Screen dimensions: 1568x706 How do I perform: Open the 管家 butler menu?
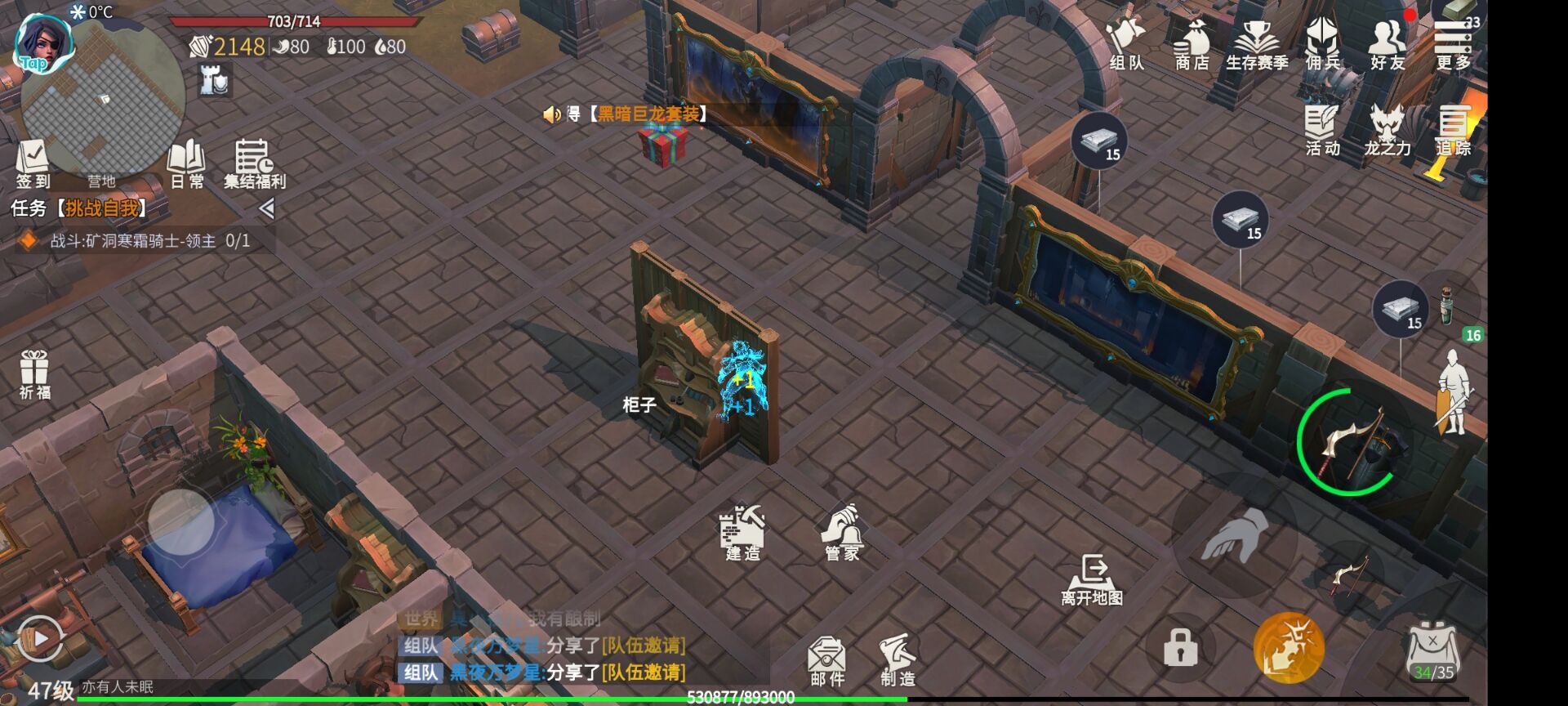click(842, 533)
